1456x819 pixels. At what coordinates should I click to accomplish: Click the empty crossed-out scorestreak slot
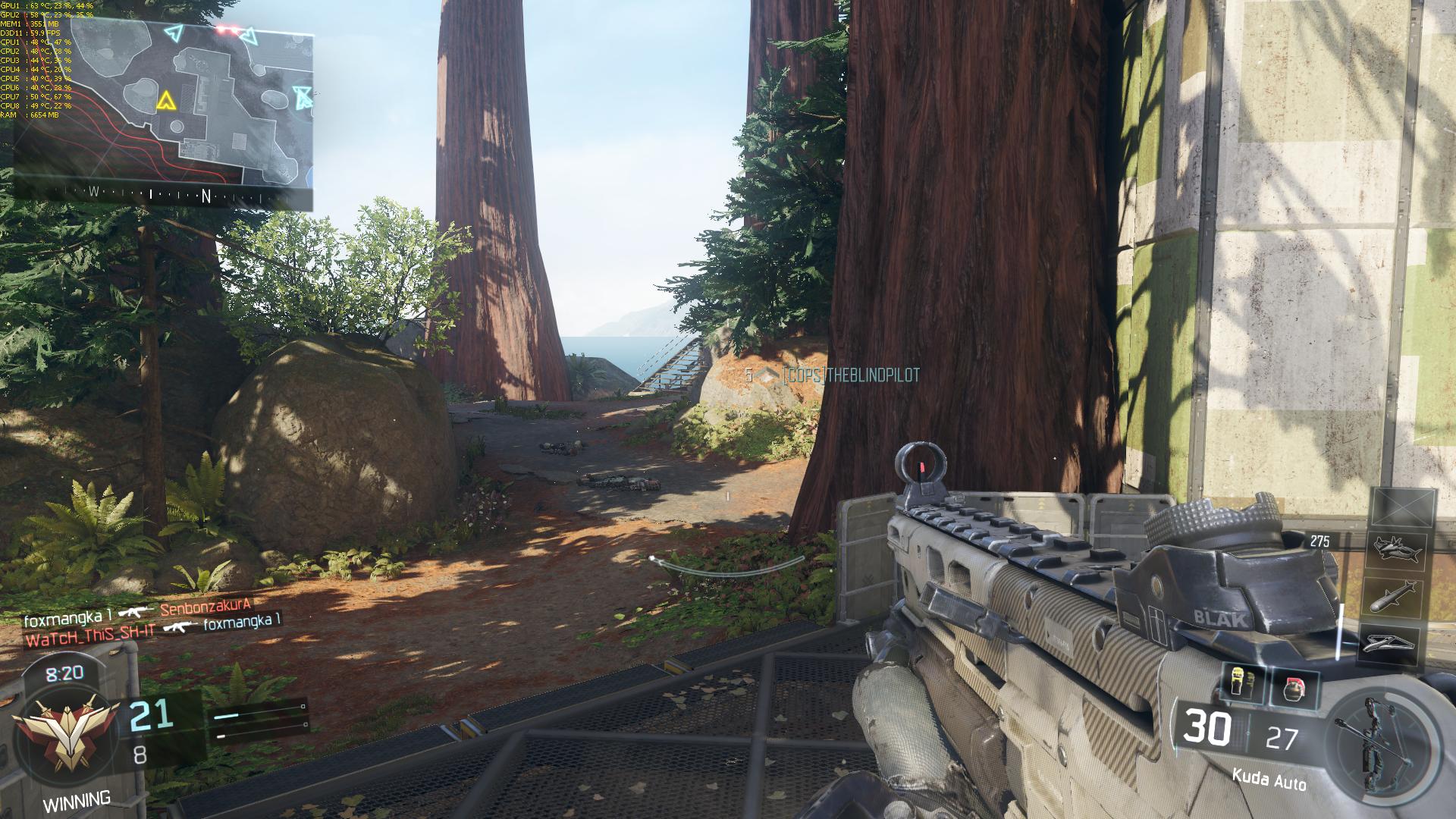[x=1403, y=507]
